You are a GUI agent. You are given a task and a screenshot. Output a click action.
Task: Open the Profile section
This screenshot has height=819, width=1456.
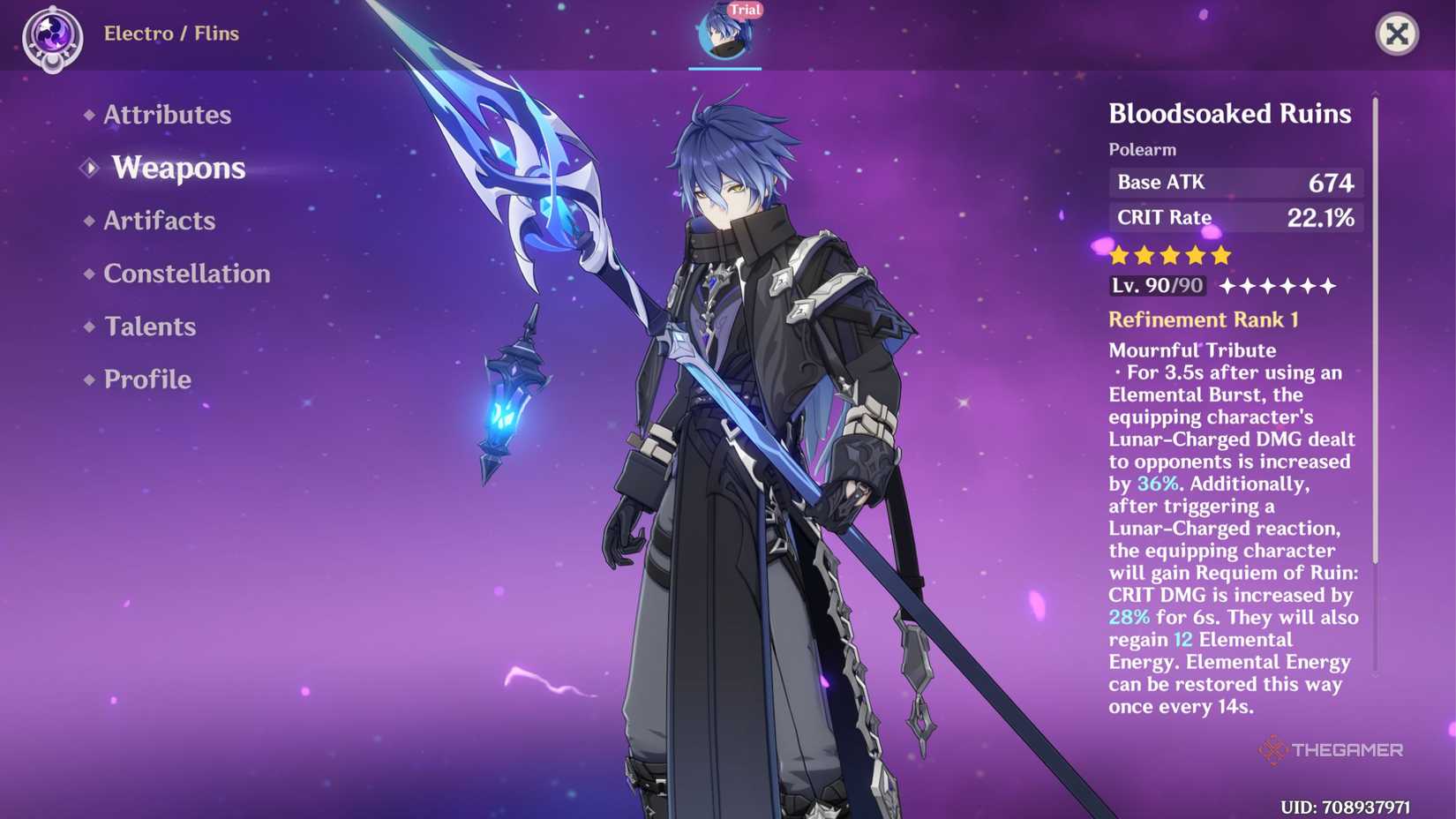click(146, 379)
